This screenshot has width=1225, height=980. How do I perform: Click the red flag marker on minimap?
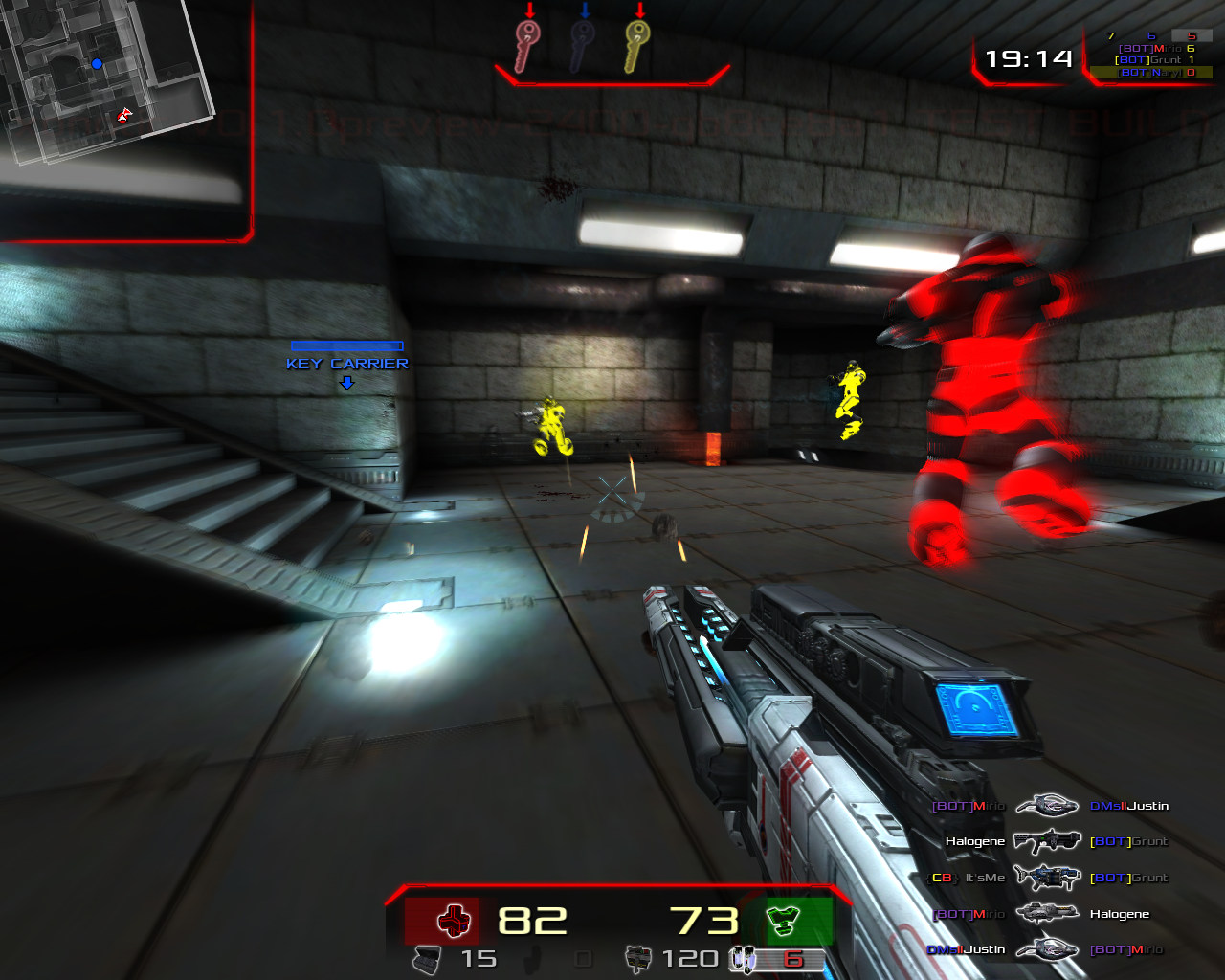click(122, 116)
